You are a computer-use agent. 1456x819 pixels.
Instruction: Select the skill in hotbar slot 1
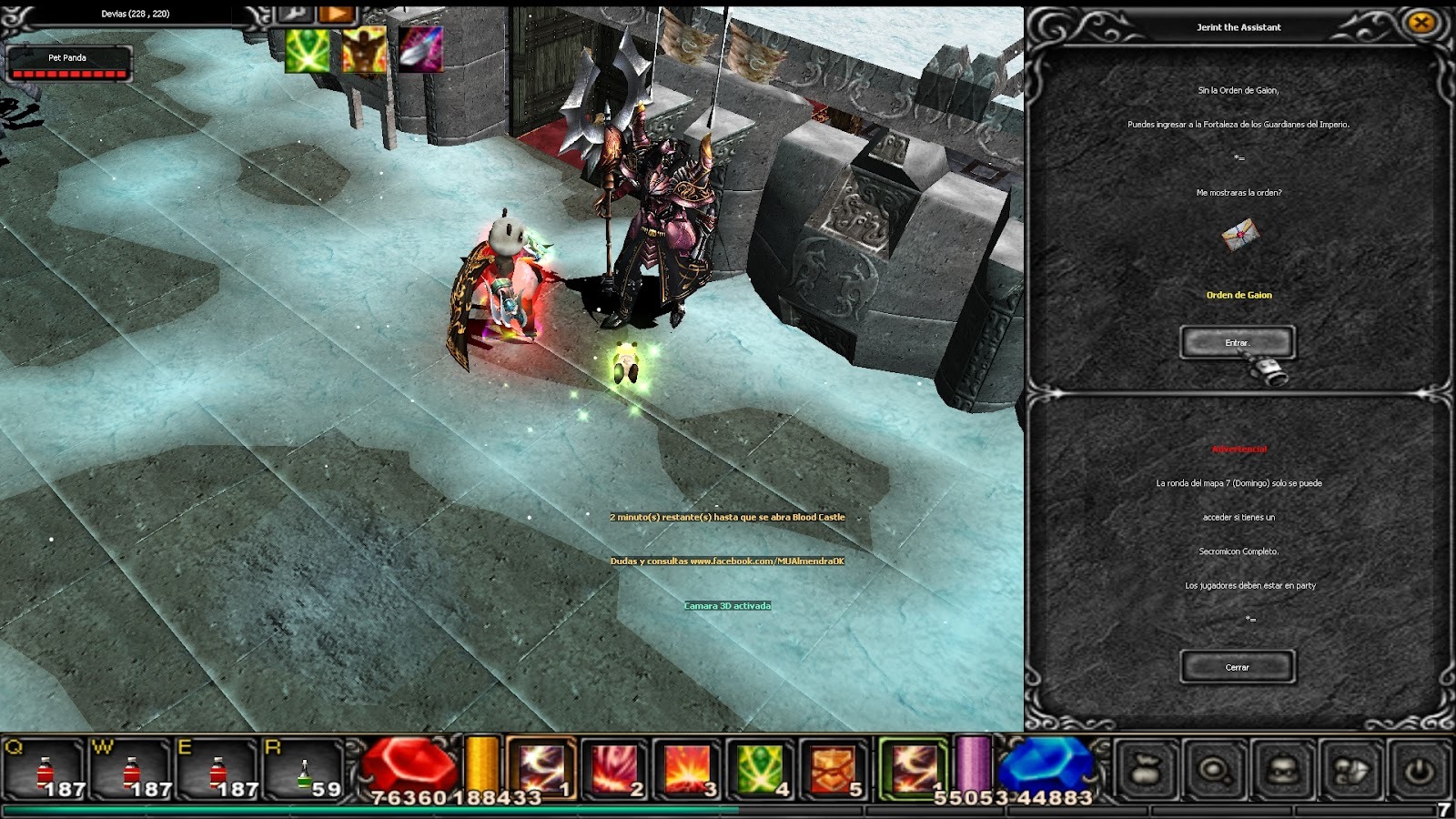pos(541,769)
